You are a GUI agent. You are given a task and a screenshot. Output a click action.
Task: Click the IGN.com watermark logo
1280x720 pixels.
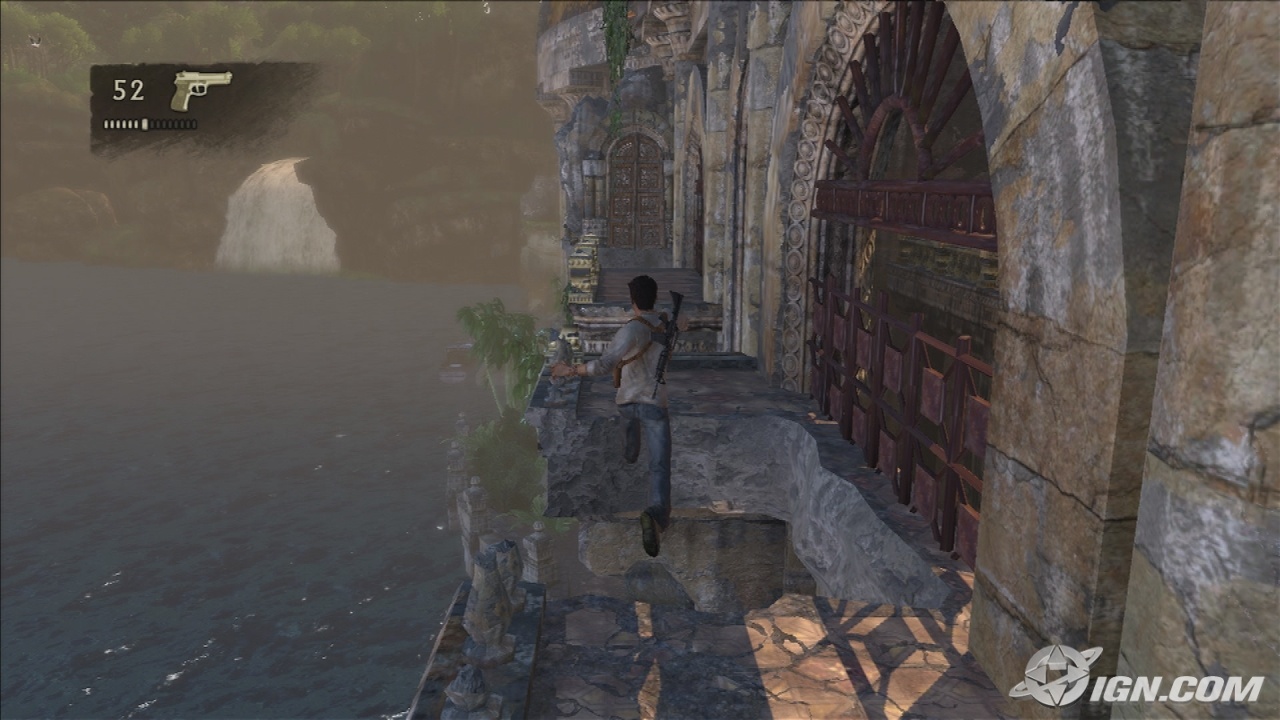point(1136,679)
